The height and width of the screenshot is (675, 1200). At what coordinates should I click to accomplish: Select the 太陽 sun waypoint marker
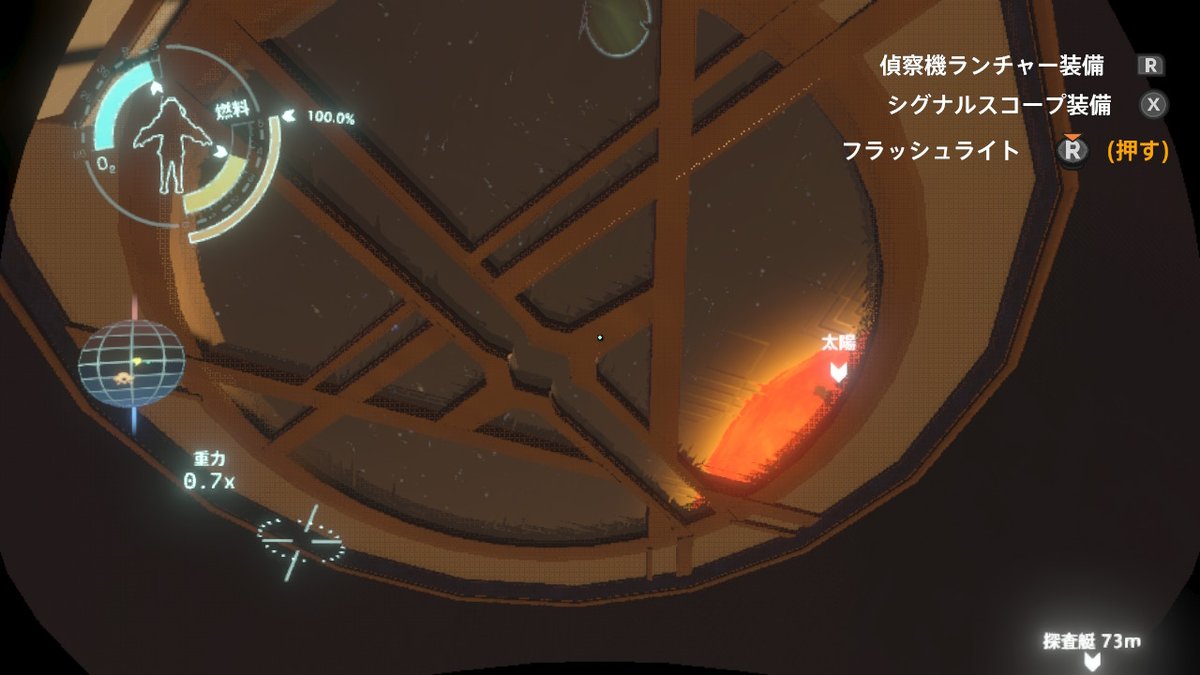pos(838,372)
